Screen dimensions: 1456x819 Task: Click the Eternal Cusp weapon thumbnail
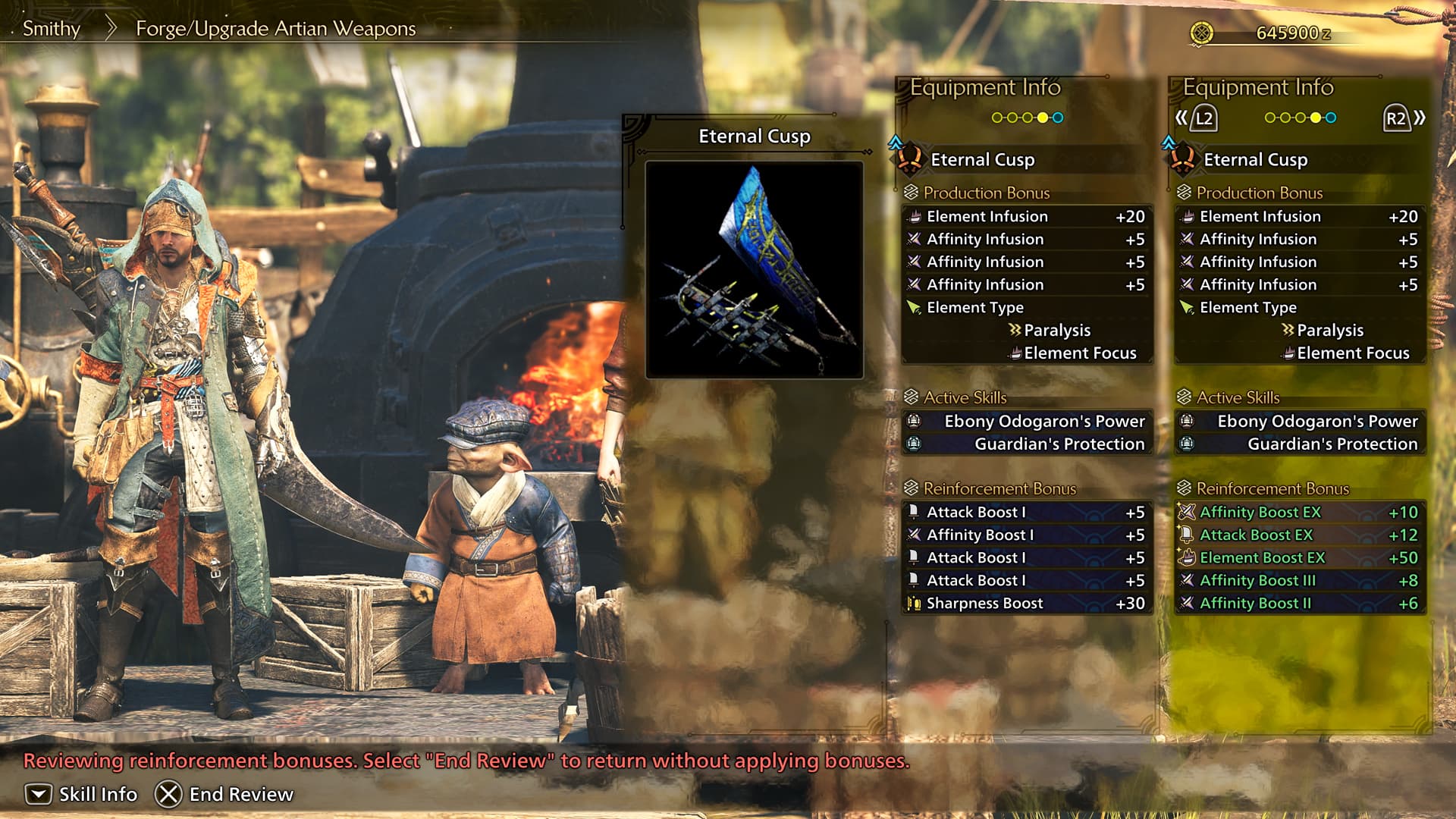pyautogui.click(x=755, y=269)
